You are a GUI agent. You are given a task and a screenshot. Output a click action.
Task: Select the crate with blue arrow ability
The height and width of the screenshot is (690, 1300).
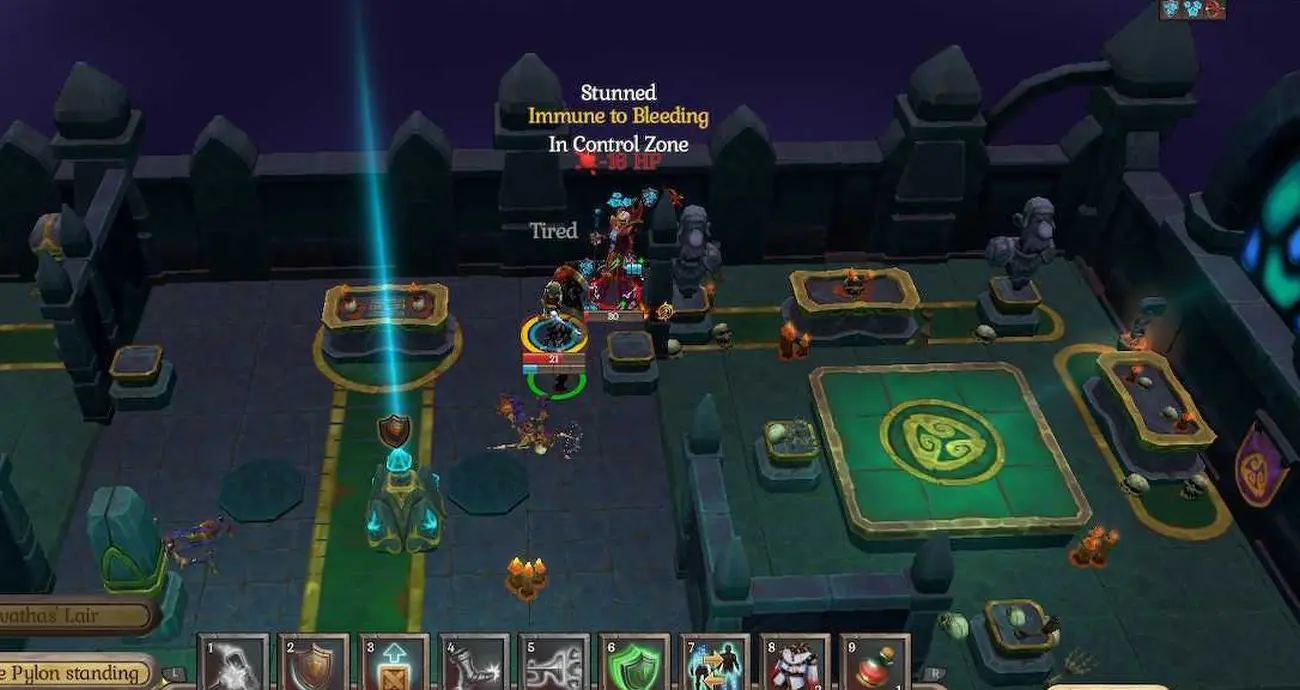(393, 663)
